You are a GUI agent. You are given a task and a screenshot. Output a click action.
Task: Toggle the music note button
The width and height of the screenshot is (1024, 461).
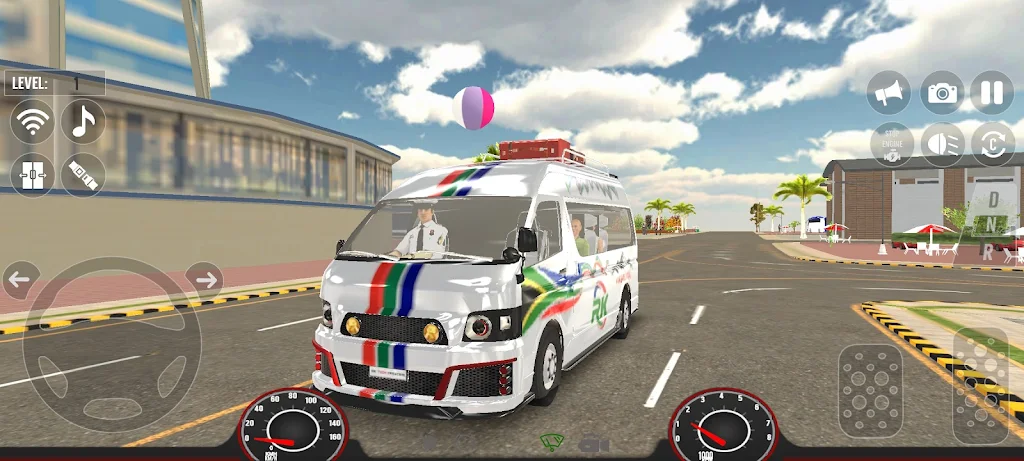83,122
